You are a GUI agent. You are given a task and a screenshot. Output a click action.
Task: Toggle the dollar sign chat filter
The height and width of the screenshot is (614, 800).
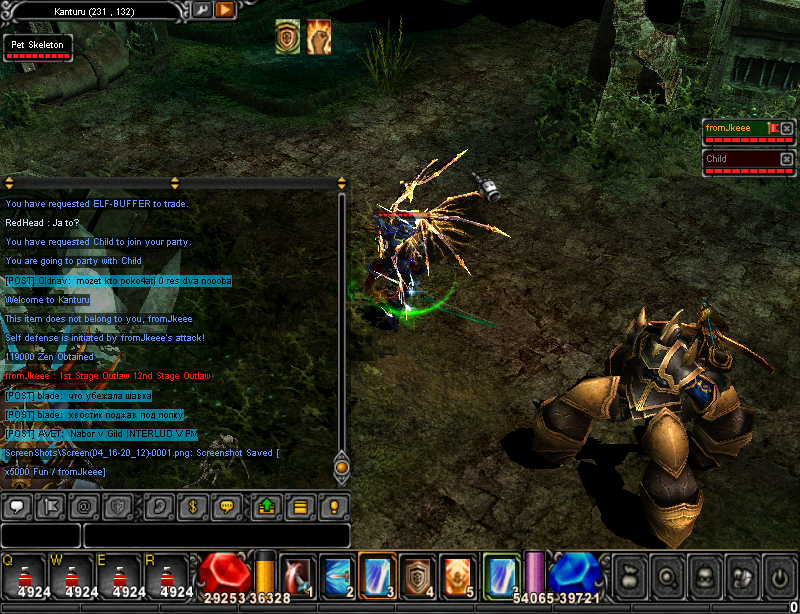pos(196,506)
